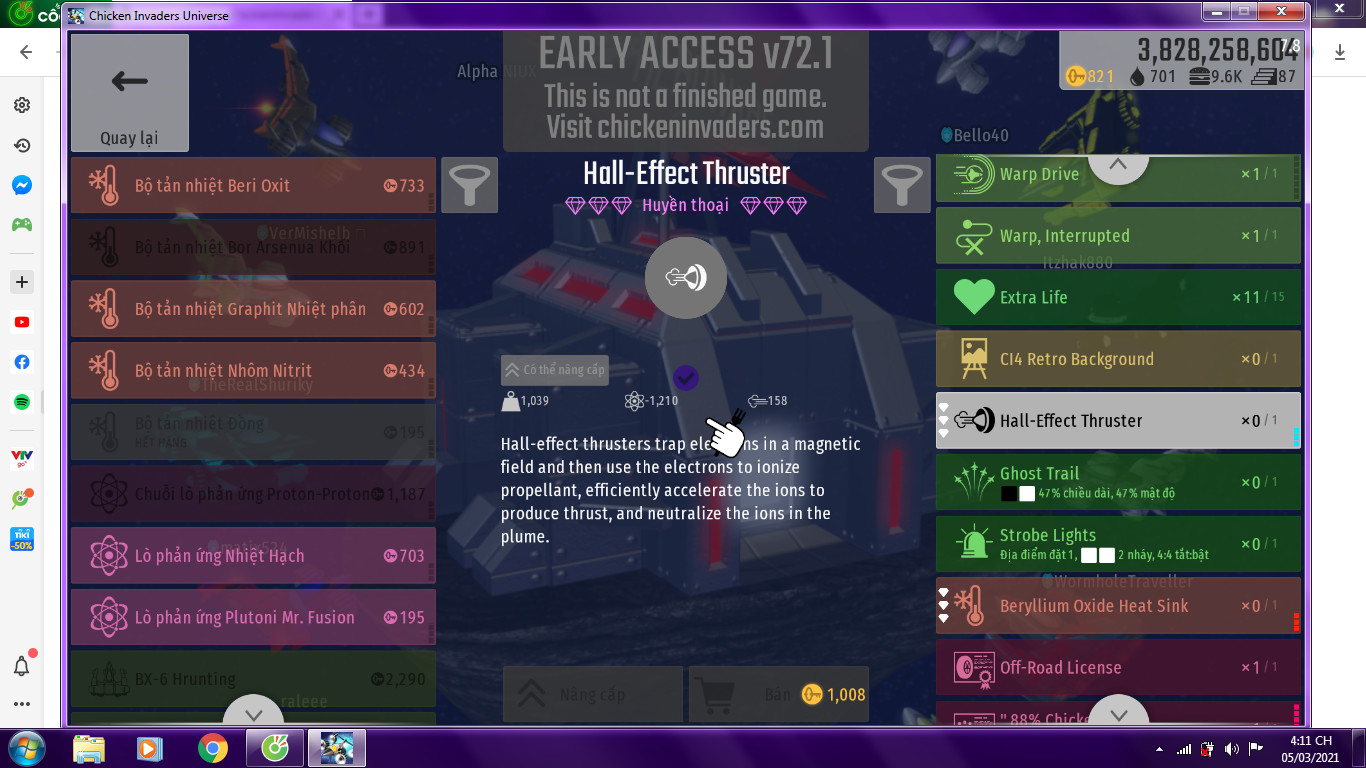This screenshot has width=1366, height=768.
Task: Select CI4 Retro Background item
Action: [1117, 359]
